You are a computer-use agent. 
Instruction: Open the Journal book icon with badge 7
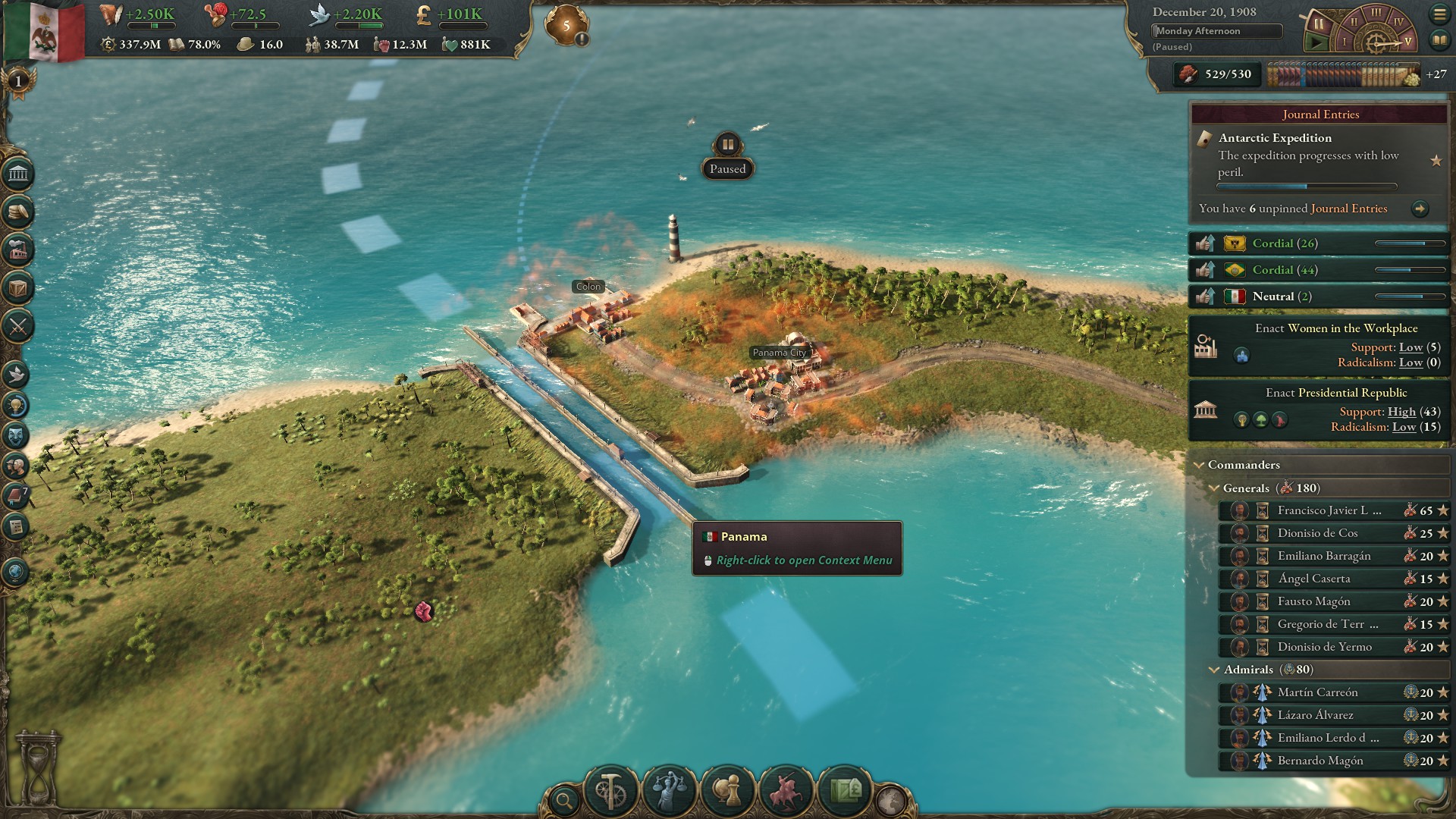click(17, 497)
